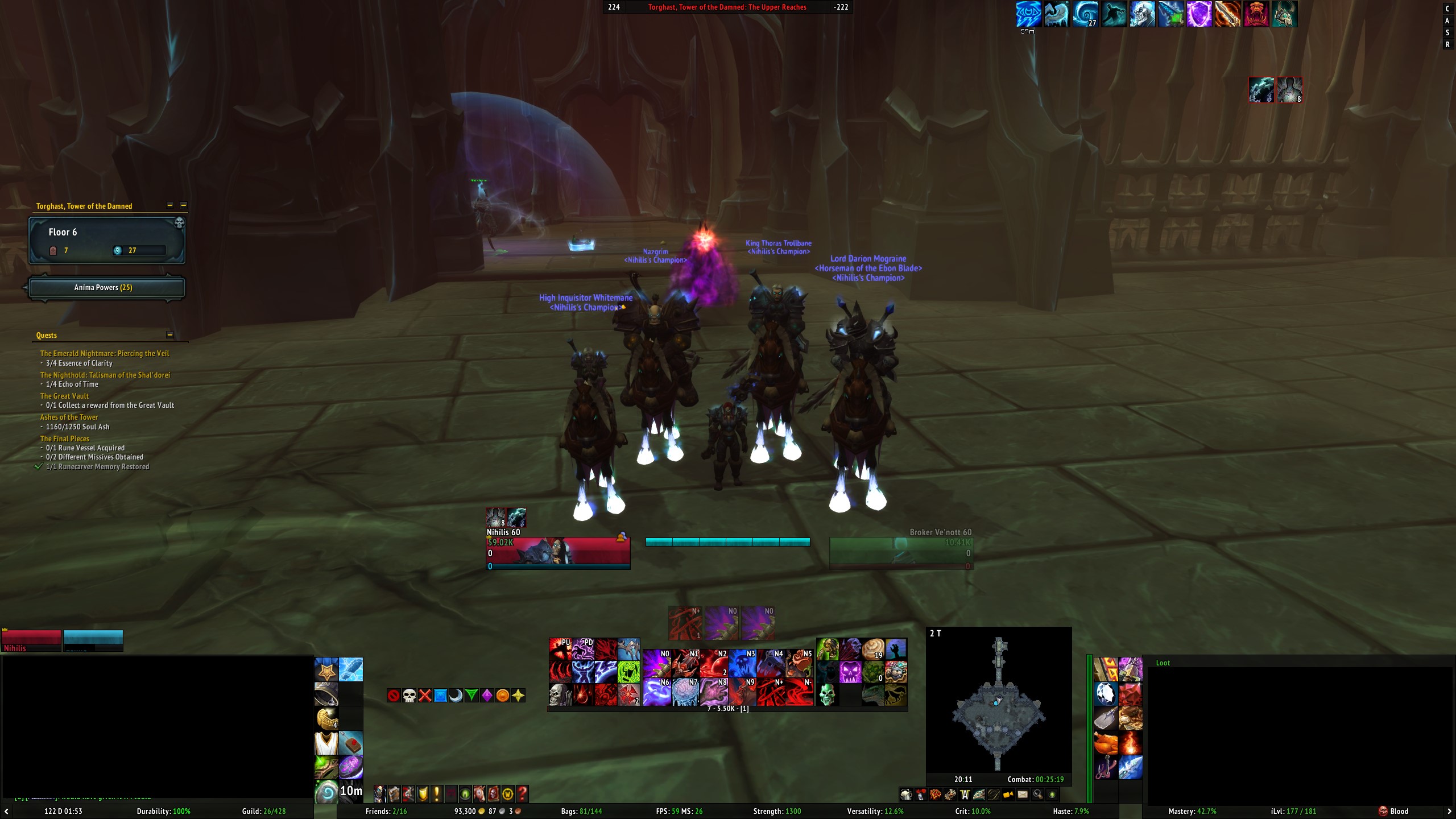Select the skull raid target marker
The height and width of the screenshot is (819, 1456).
pos(408,694)
